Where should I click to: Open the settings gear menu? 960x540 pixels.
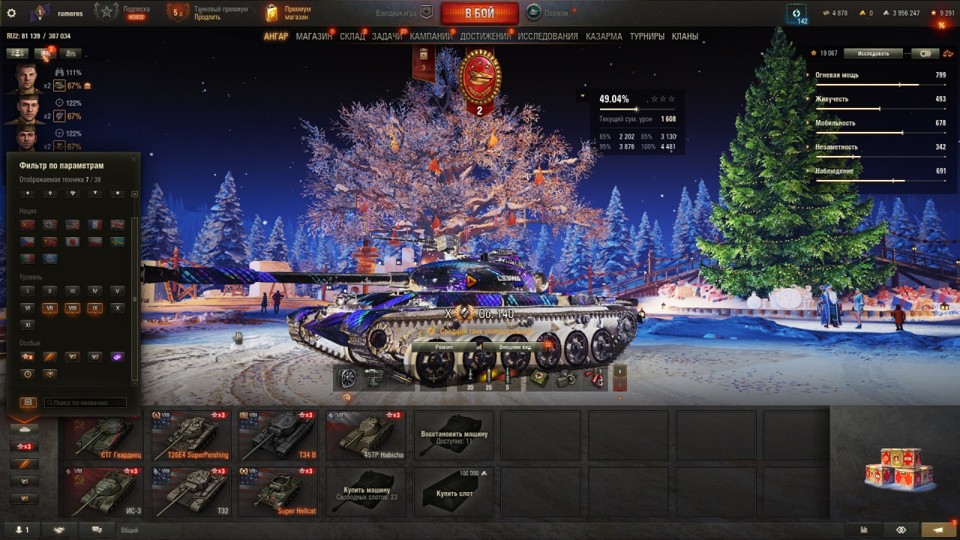tap(11, 13)
